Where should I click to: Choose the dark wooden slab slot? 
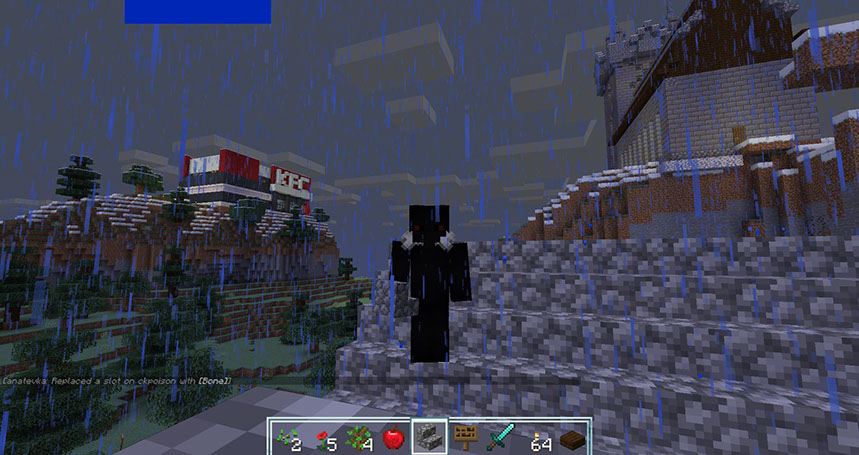572,437
